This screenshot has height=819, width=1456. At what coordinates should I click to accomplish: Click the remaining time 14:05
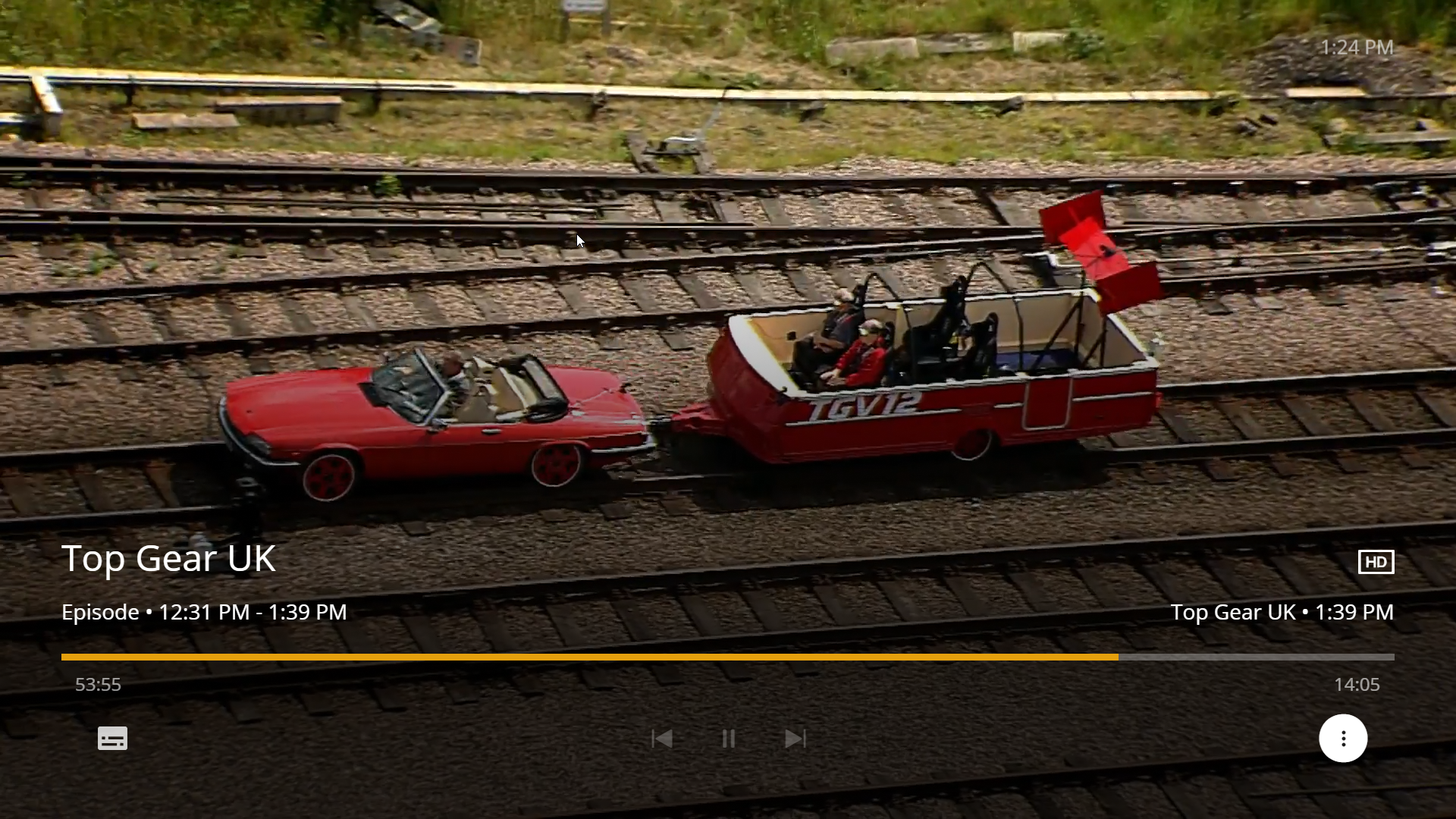tap(1357, 684)
